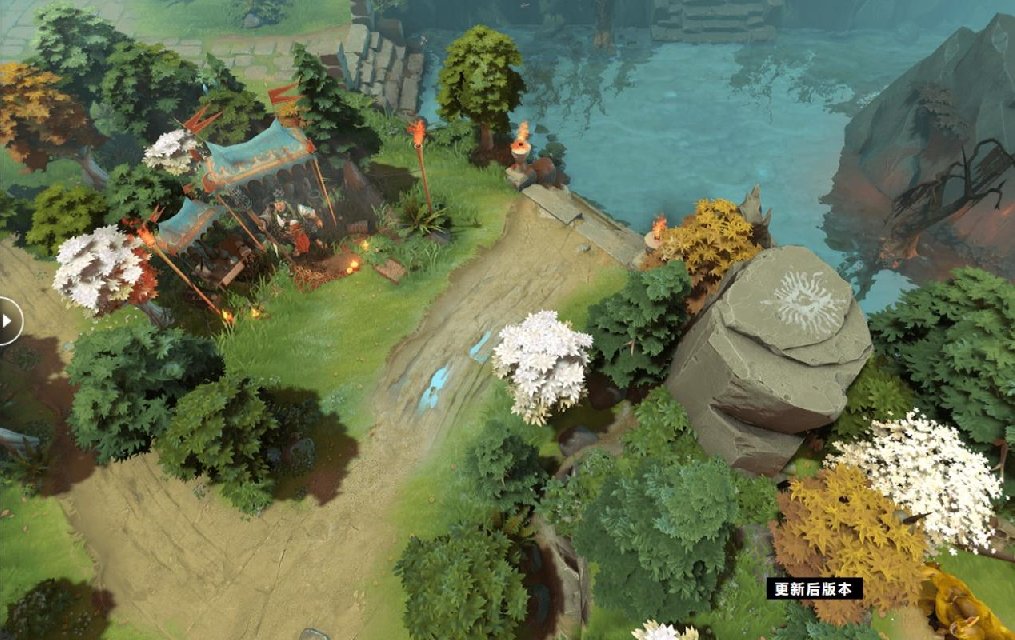Click the circular arrow comparison slider handle
Image resolution: width=1015 pixels, height=640 pixels.
(7, 322)
